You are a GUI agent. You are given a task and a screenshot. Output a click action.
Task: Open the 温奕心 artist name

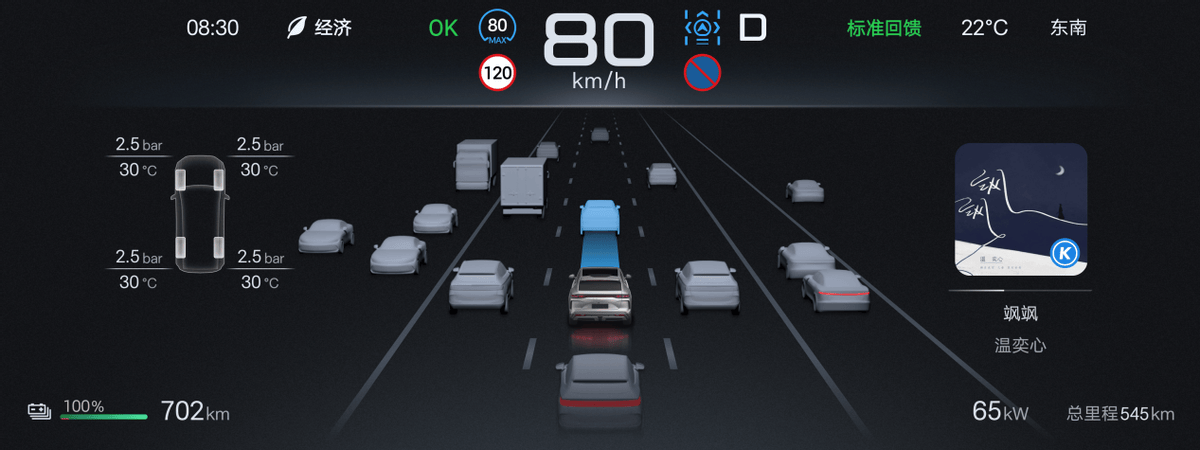click(x=1020, y=346)
